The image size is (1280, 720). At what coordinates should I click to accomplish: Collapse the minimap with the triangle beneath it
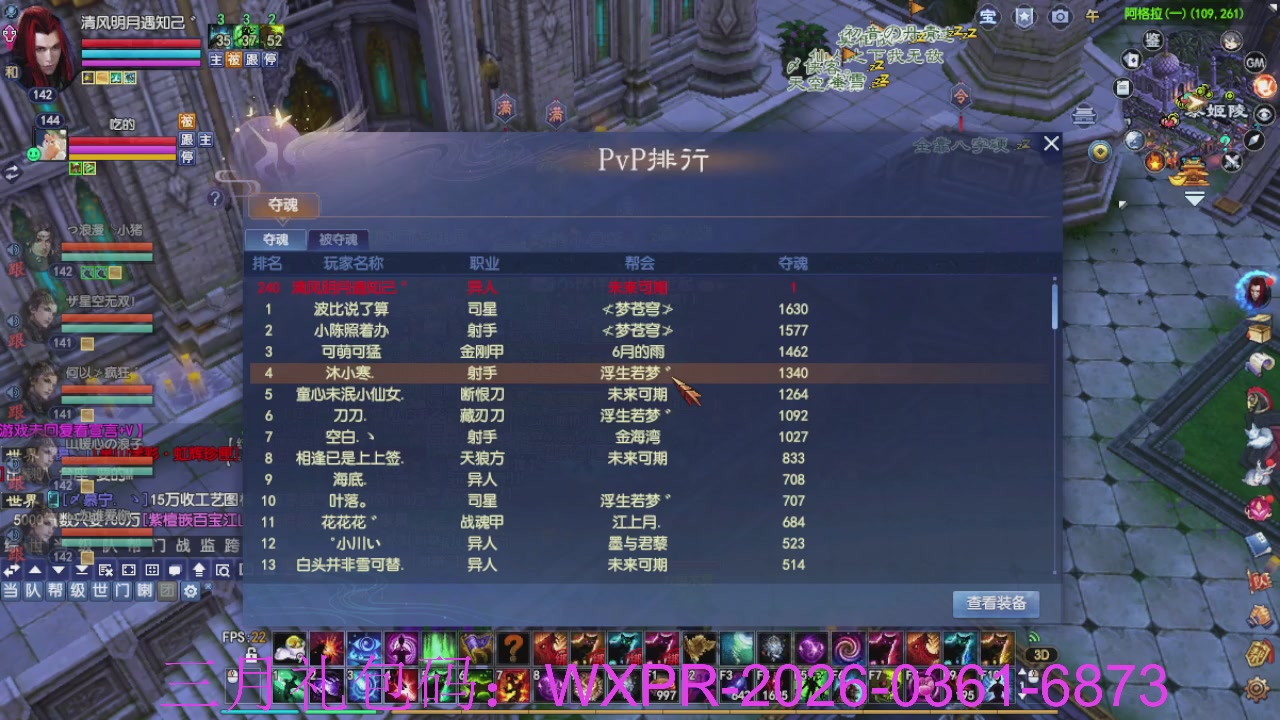(x=1194, y=198)
